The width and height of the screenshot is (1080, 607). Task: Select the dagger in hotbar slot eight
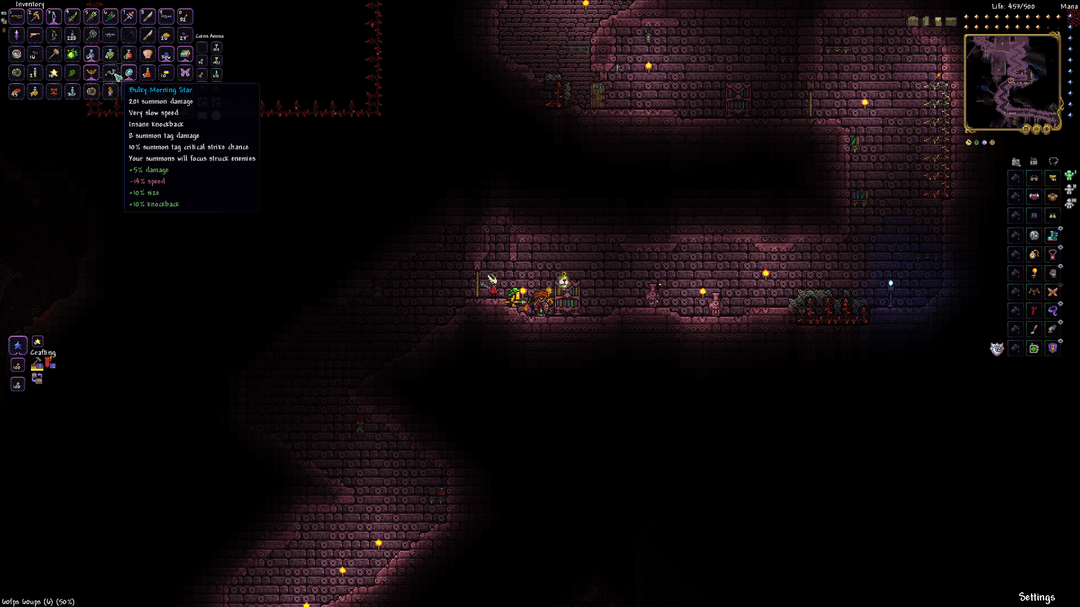click(x=148, y=17)
